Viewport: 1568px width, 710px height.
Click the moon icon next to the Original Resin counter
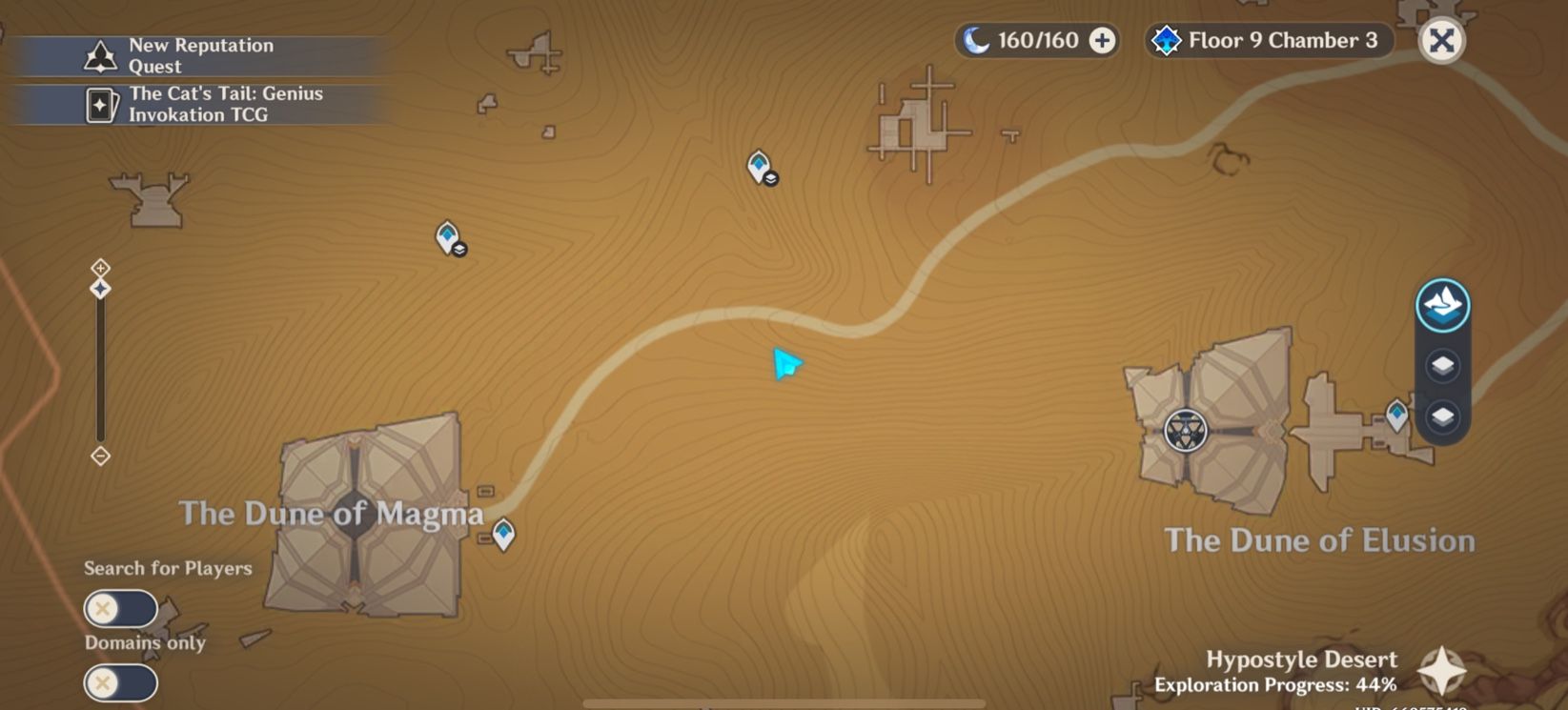[977, 40]
